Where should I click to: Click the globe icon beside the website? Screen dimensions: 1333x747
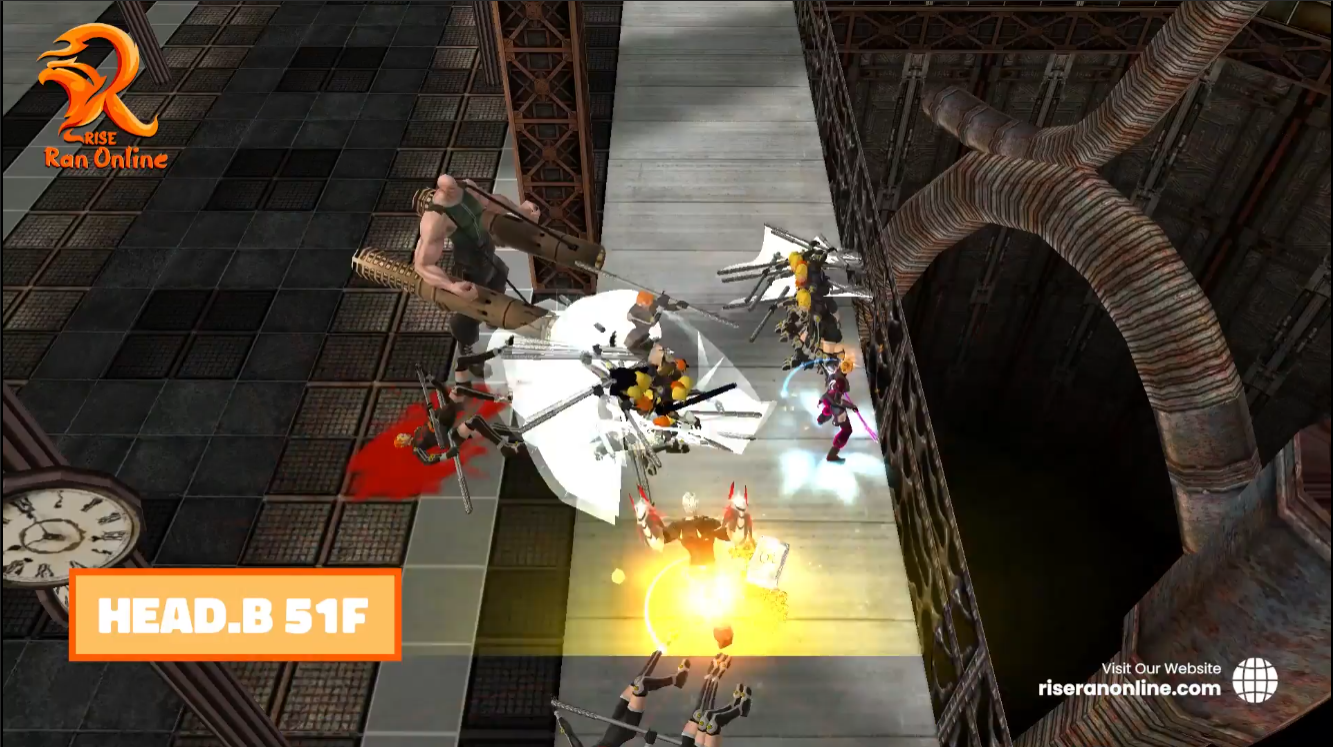[1254, 680]
